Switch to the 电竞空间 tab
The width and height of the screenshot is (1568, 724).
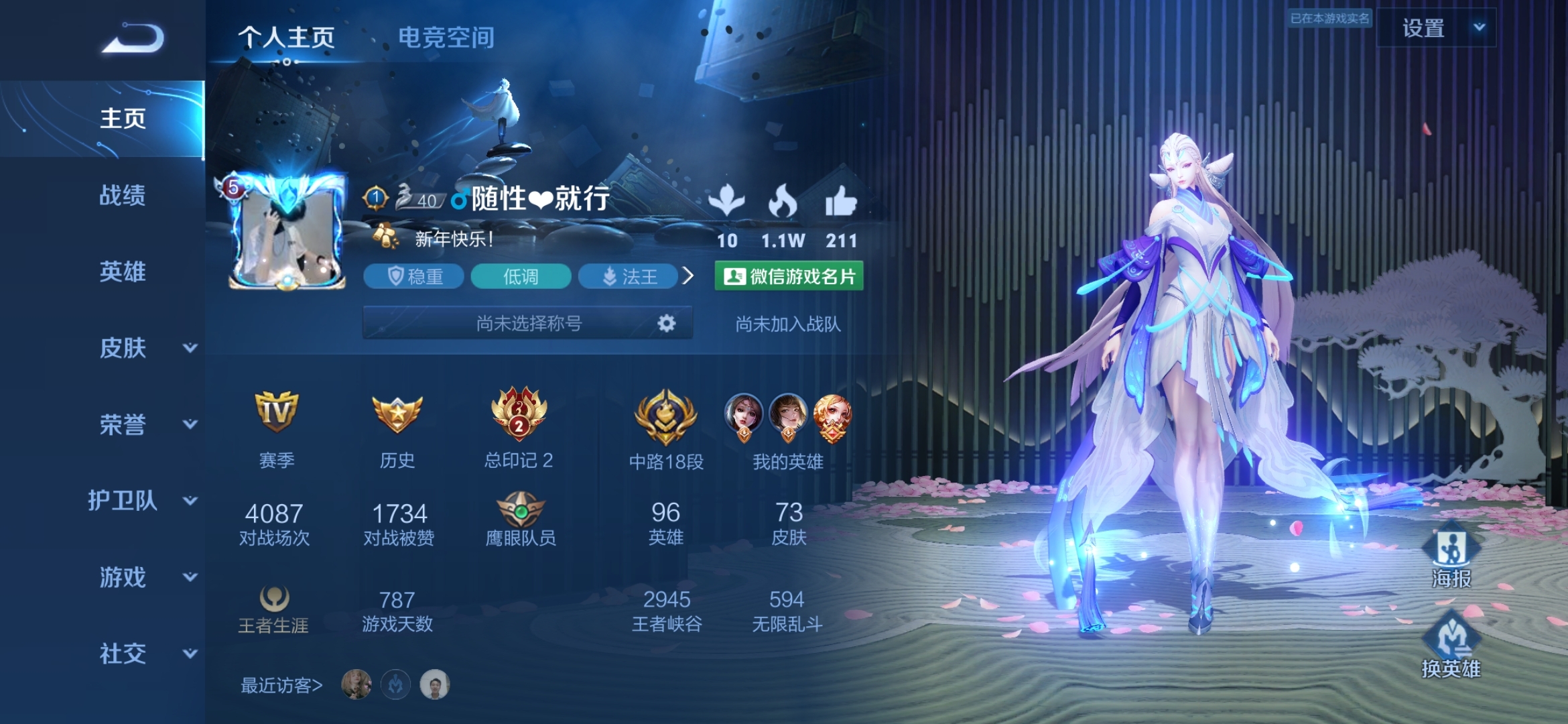click(x=446, y=38)
